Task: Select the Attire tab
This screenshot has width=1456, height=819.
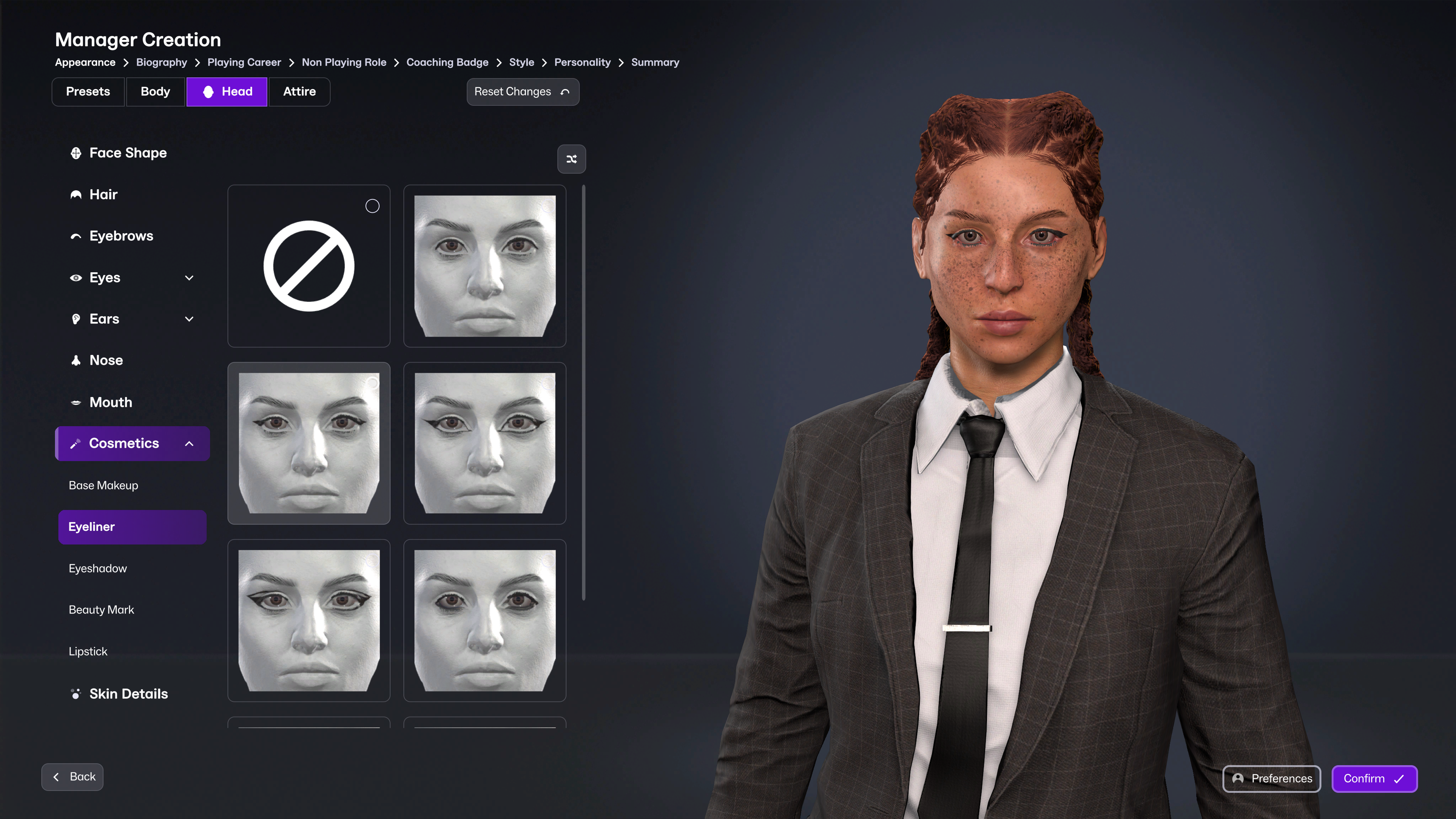Action: click(299, 91)
